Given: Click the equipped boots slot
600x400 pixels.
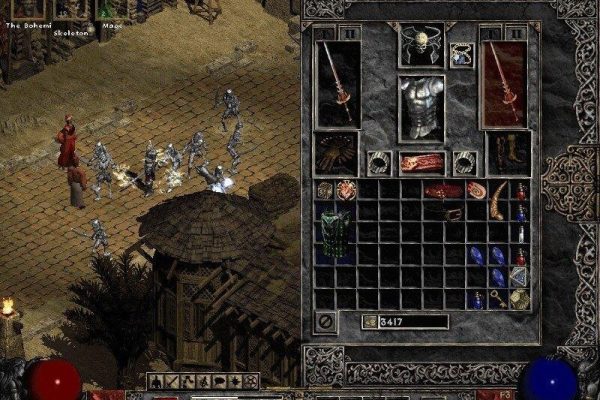Looking at the screenshot, I should coord(507,152).
